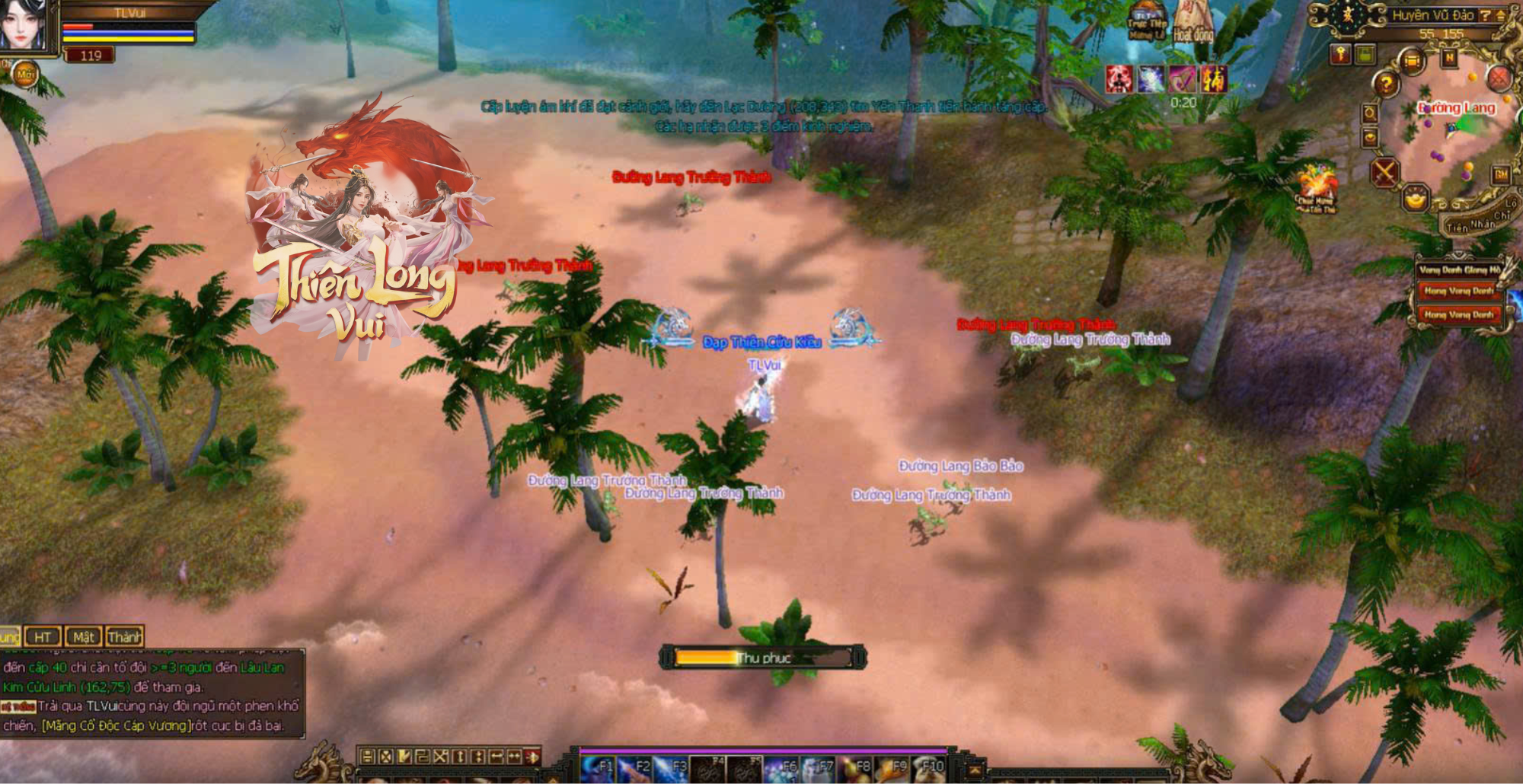Open the Trực Tiếp livestream icon
This screenshot has width=1523, height=784.
click(1147, 23)
